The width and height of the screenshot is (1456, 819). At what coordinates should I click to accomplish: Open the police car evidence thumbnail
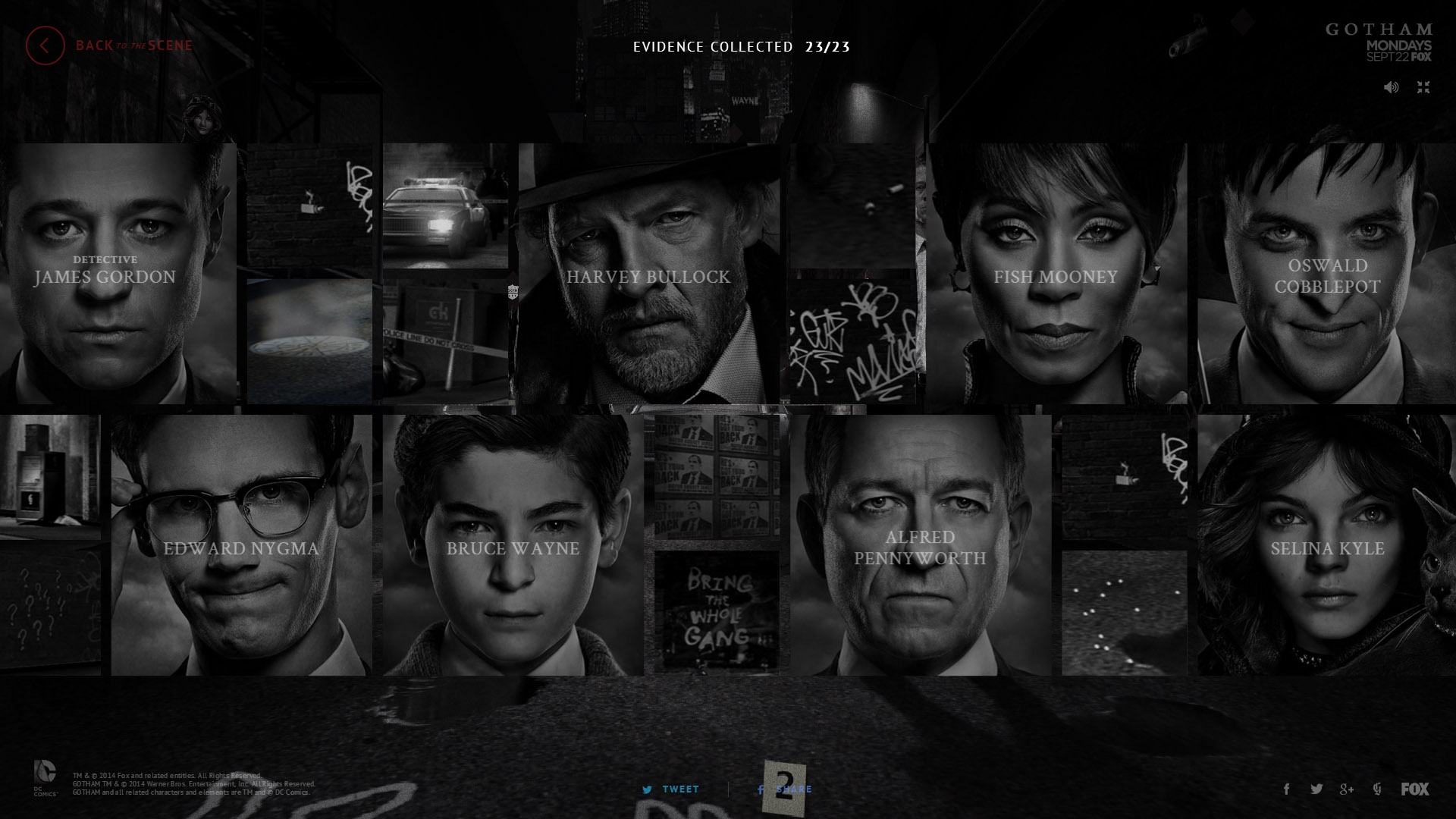[x=445, y=206]
